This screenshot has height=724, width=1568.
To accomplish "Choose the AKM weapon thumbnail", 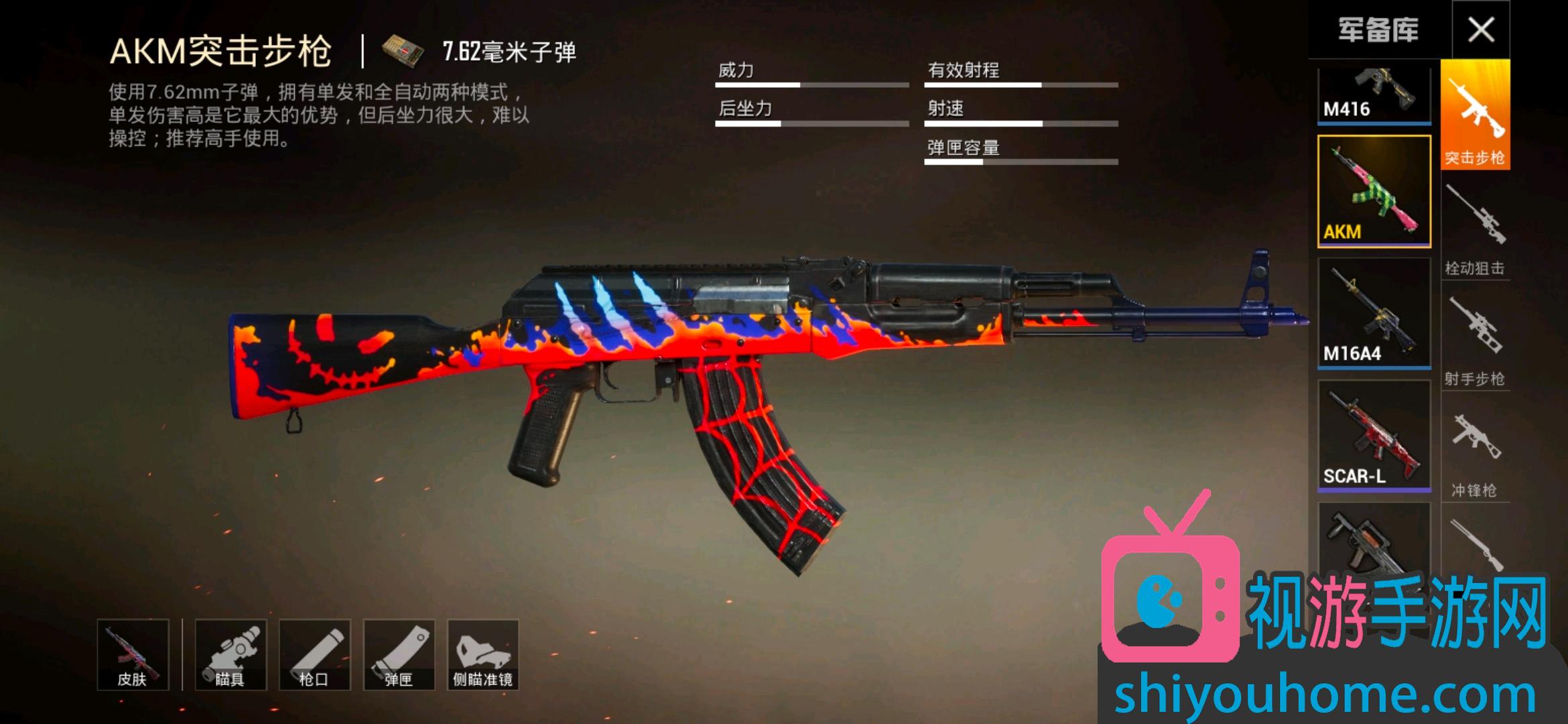I will click(x=1374, y=191).
